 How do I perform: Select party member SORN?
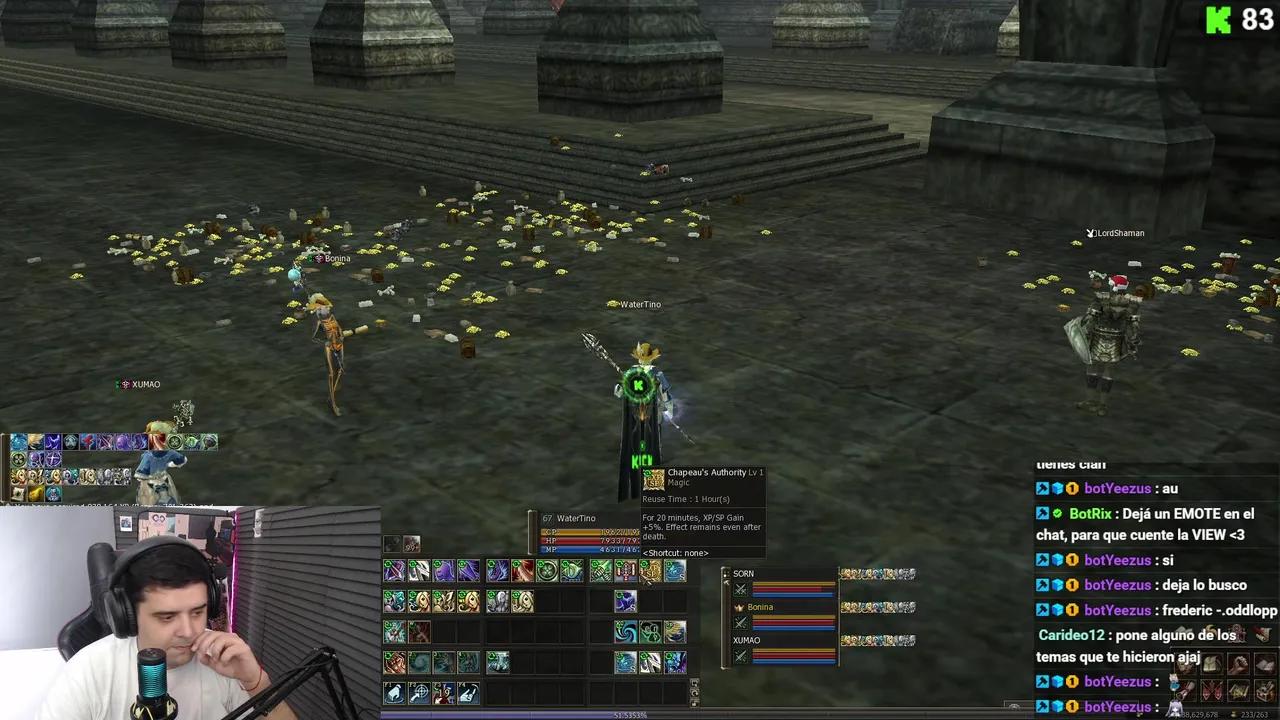point(743,574)
